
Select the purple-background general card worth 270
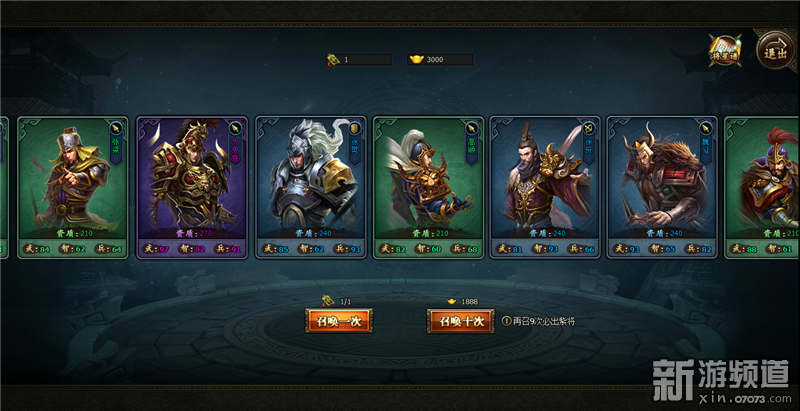click(192, 187)
